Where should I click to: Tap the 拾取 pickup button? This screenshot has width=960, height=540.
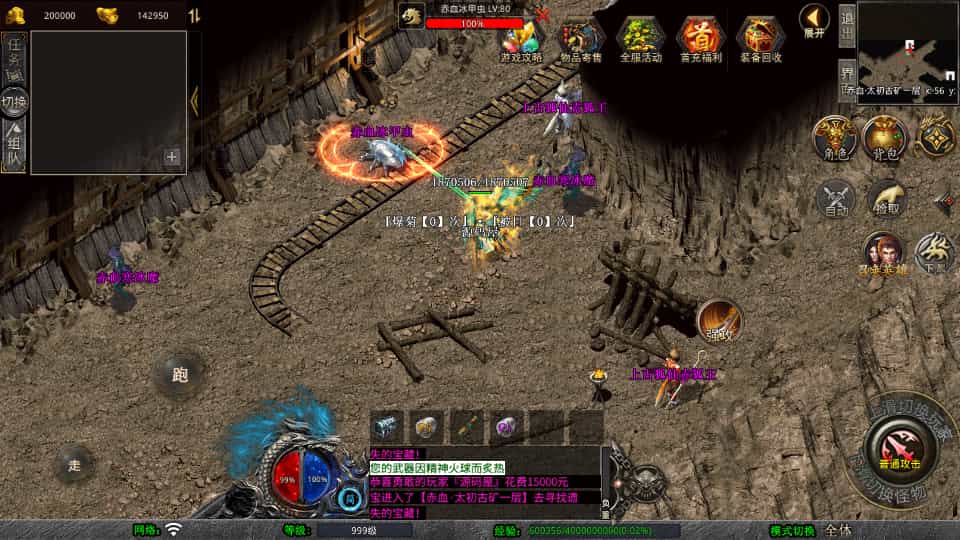[x=886, y=198]
